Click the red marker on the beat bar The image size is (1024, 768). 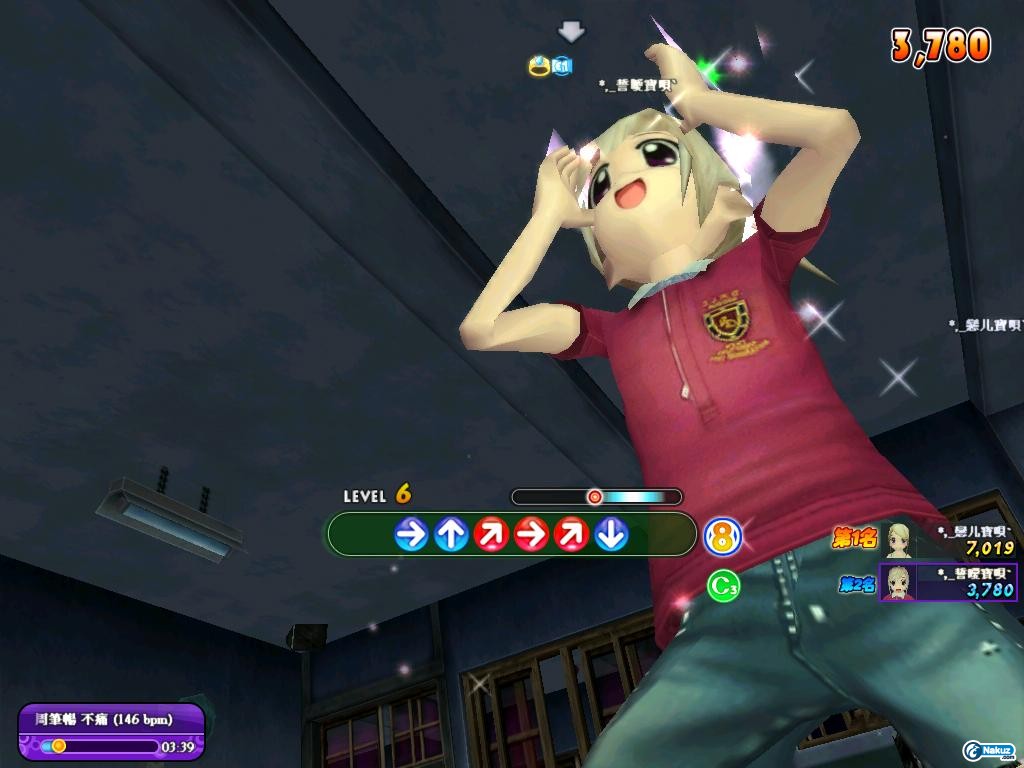pyautogui.click(x=594, y=496)
